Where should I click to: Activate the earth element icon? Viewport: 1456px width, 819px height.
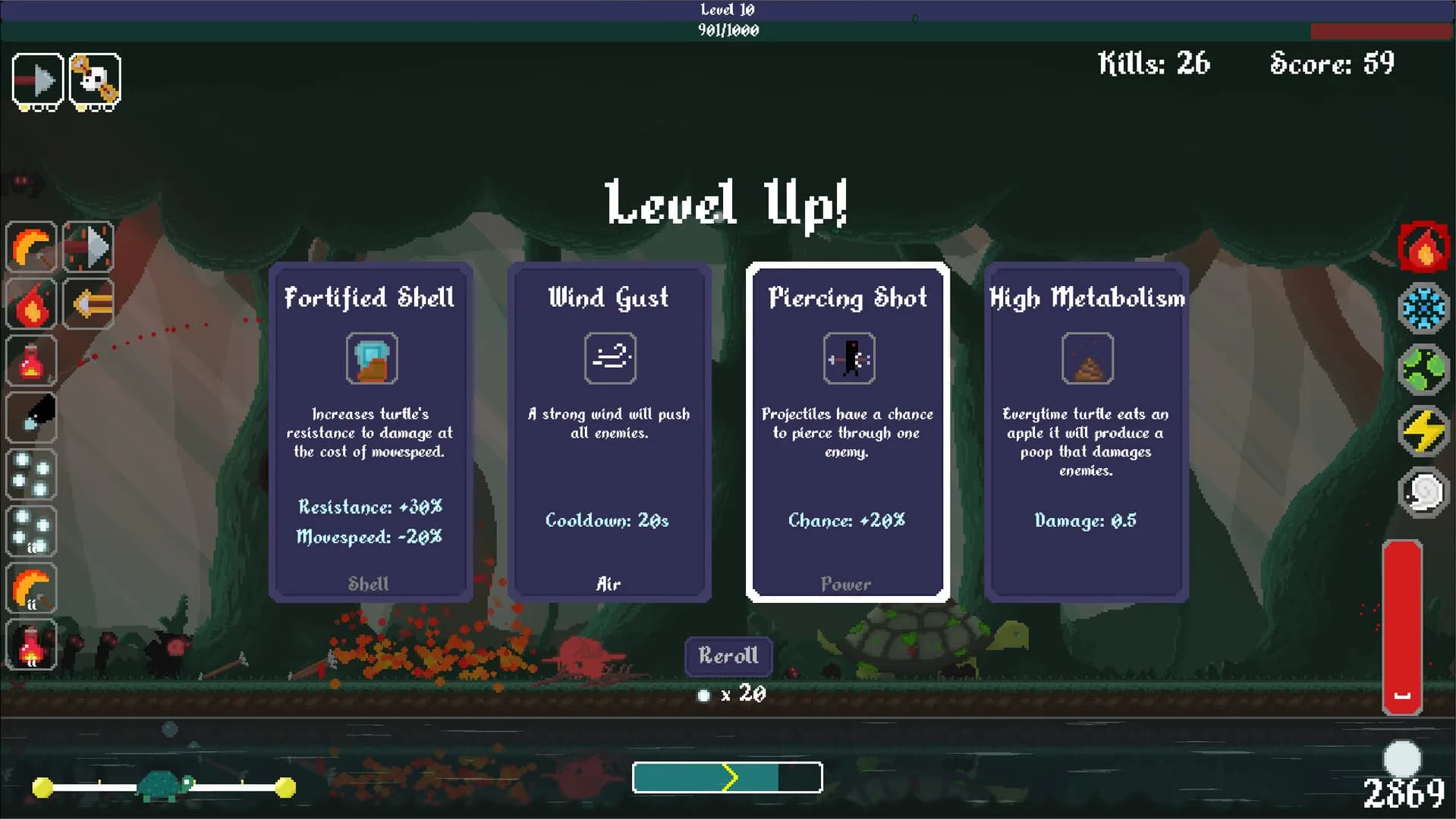coord(1425,370)
